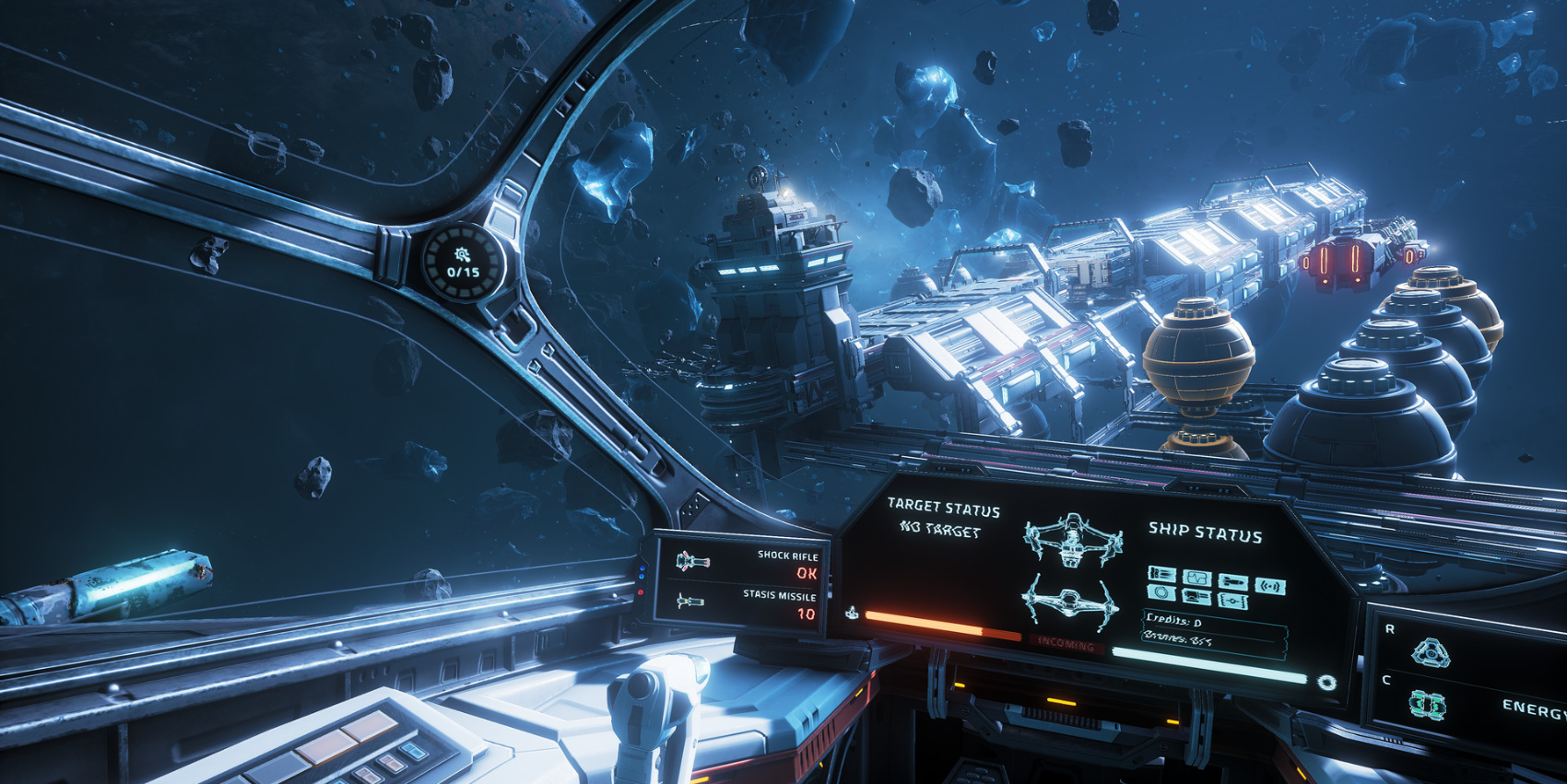Click the missile icon in Ship Status
This screenshot has height=784, width=1567.
(1232, 582)
